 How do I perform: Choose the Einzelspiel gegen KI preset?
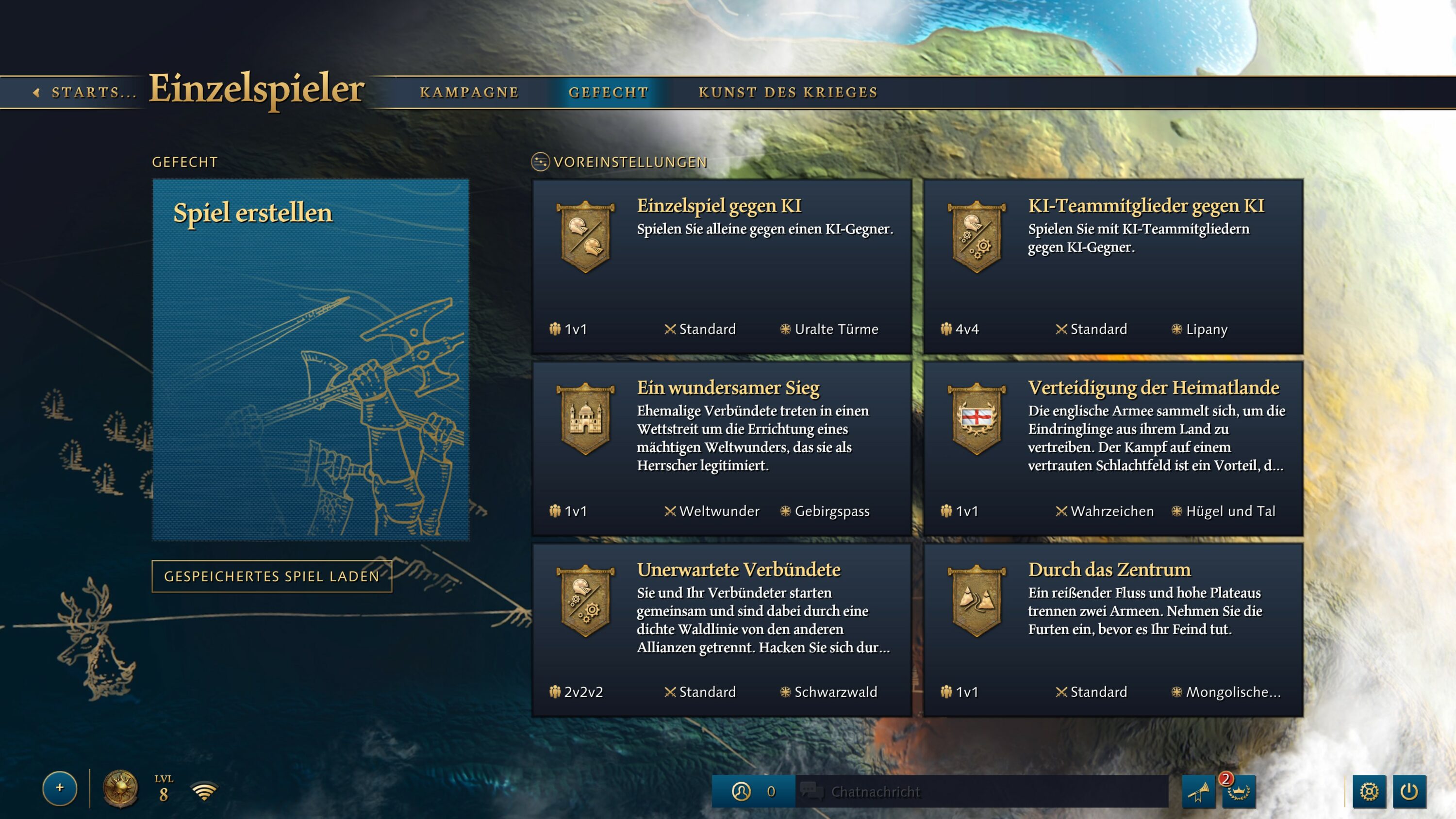(x=722, y=266)
